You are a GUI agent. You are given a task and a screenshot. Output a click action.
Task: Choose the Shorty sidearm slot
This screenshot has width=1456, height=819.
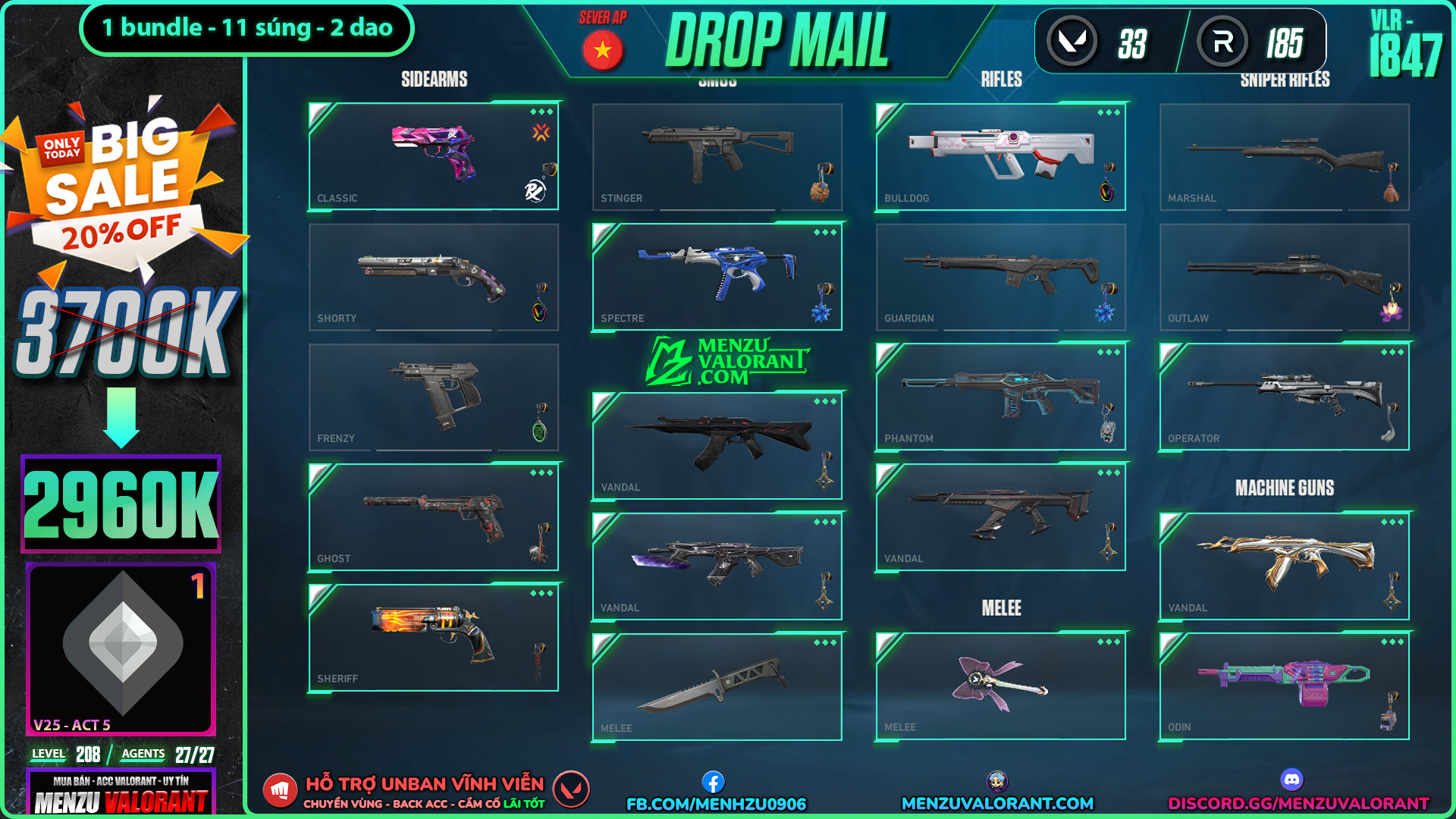(x=434, y=277)
